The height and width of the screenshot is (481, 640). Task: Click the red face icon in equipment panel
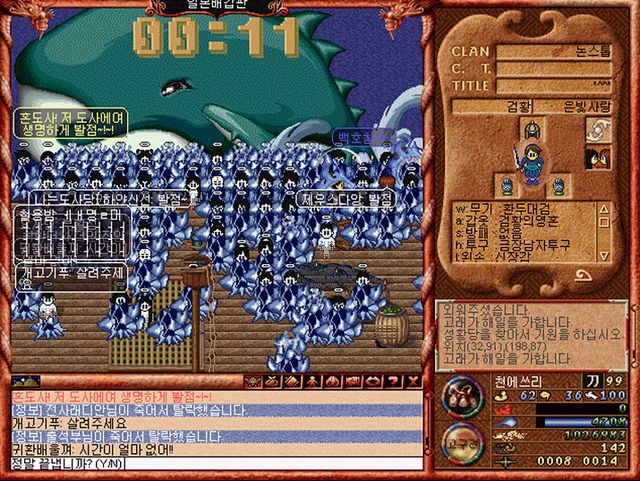tap(599, 158)
